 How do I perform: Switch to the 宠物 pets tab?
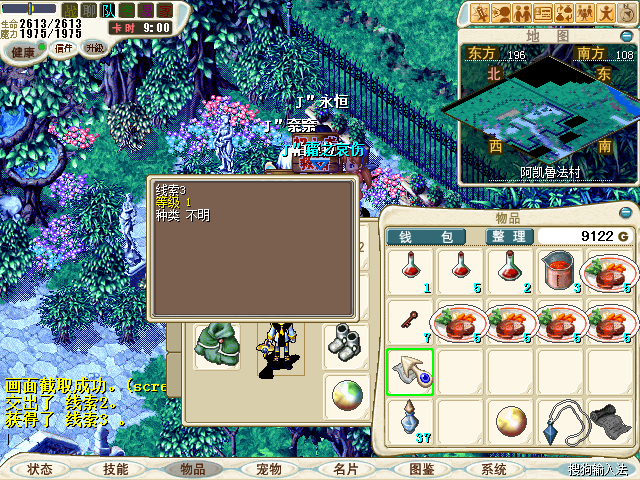[268, 468]
